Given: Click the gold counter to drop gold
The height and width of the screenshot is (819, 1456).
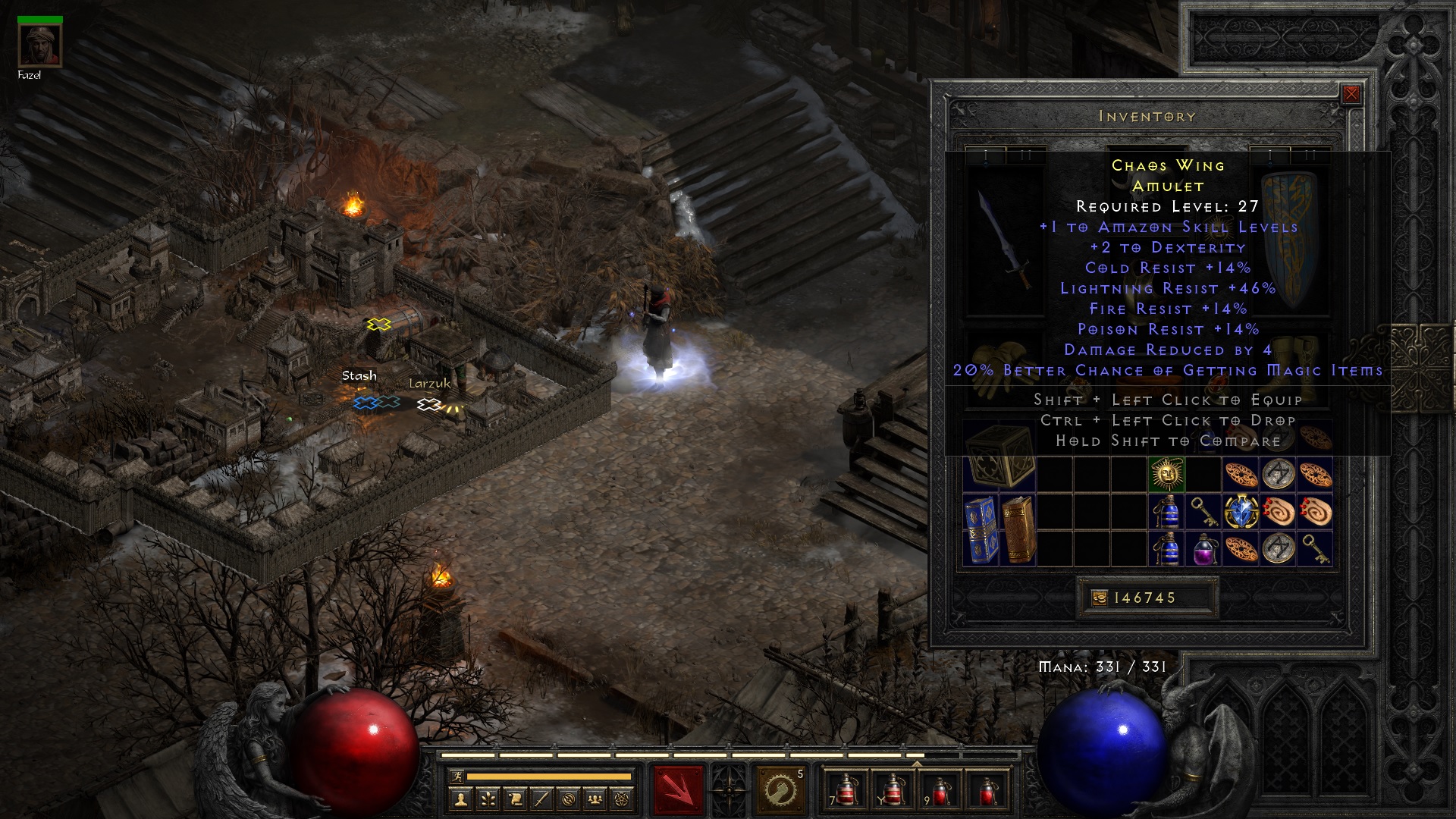Looking at the screenshot, I should pos(1149,598).
